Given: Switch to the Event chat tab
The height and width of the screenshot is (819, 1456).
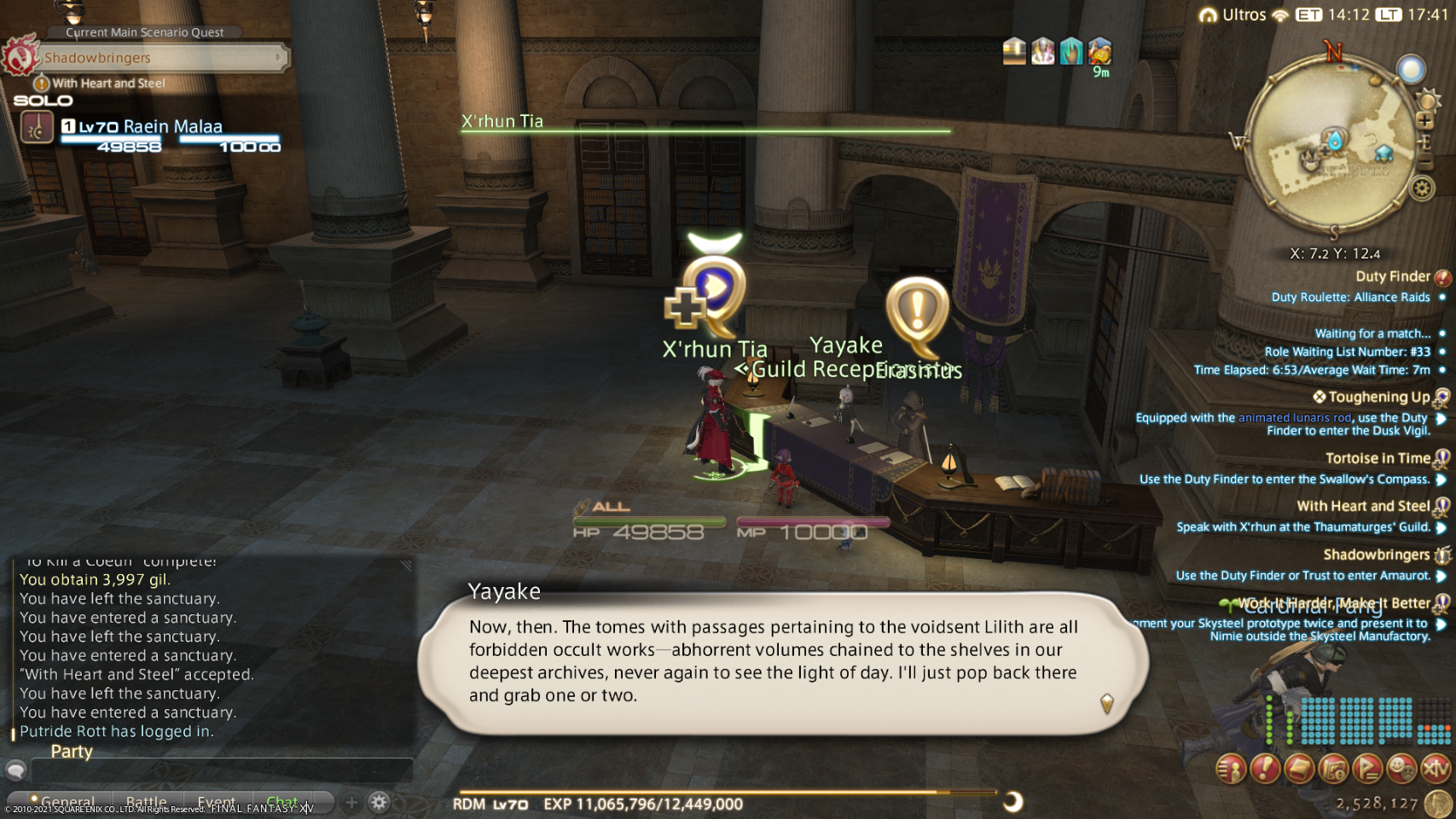Looking at the screenshot, I should coord(216,803).
